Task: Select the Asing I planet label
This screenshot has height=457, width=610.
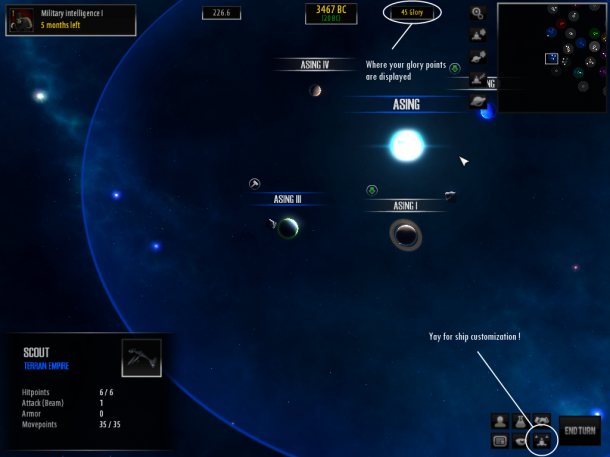Action: 404,206
